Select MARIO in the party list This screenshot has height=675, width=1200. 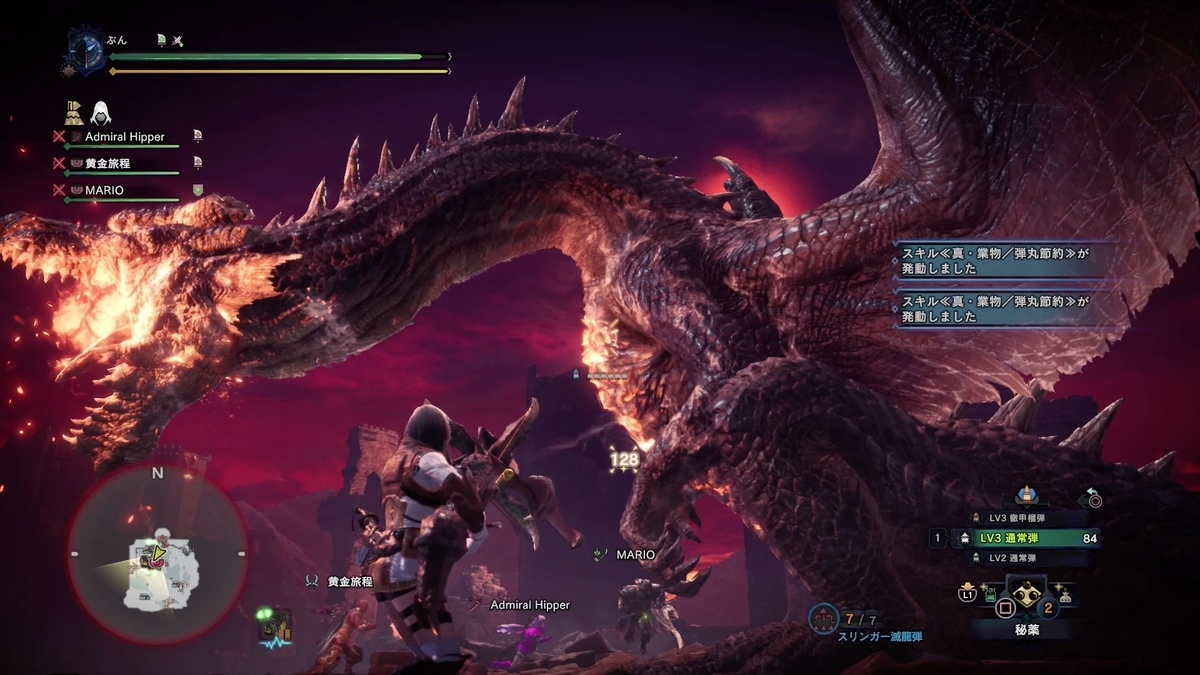click(104, 189)
